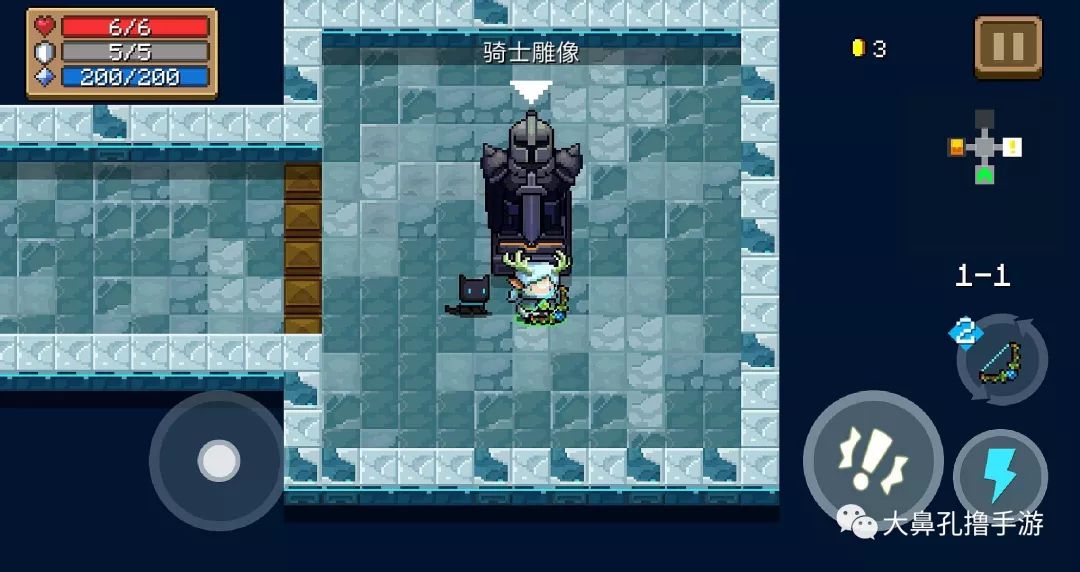
Task: Activate the lightning bolt skill
Action: click(x=1000, y=476)
